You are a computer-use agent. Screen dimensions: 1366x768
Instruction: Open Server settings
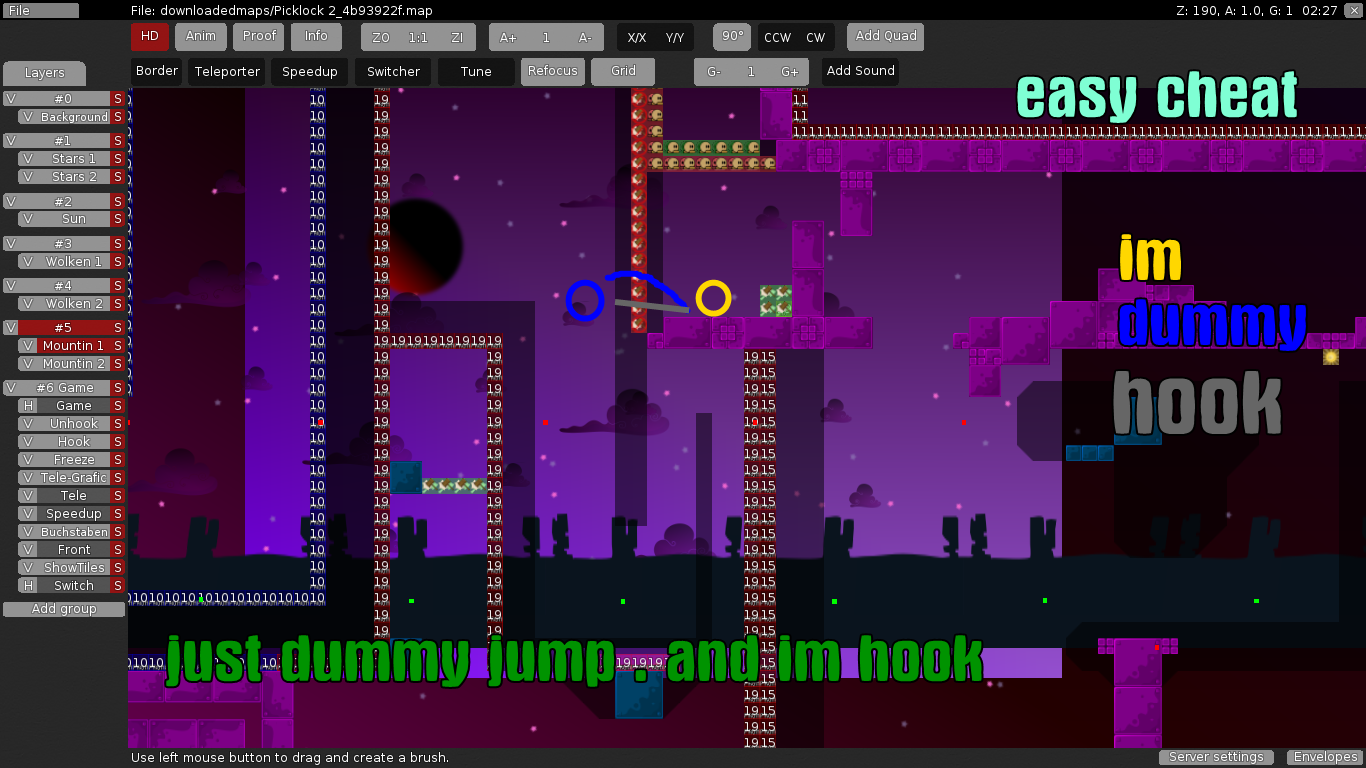(x=1216, y=757)
